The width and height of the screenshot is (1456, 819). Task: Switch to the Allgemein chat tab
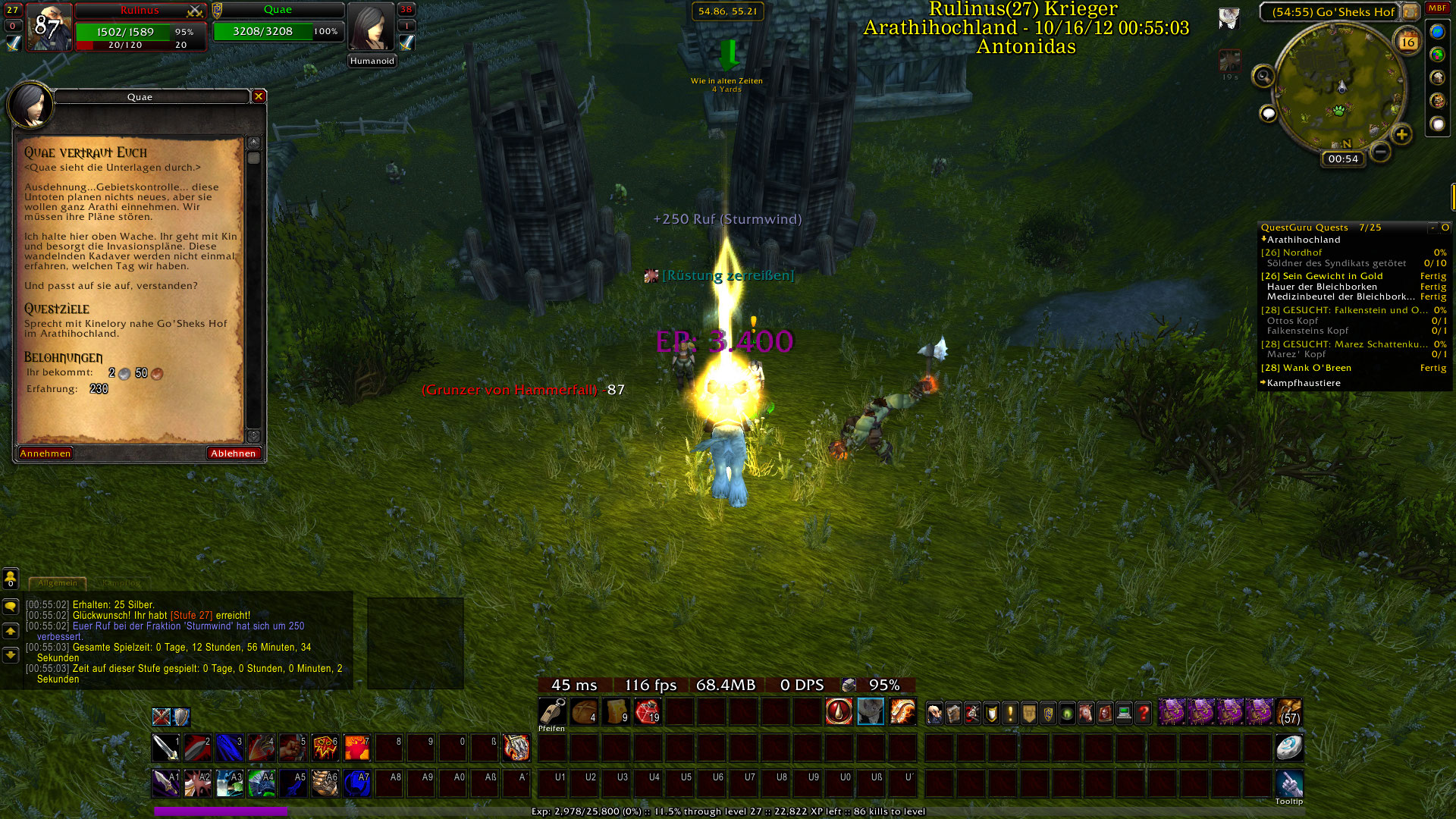58,583
